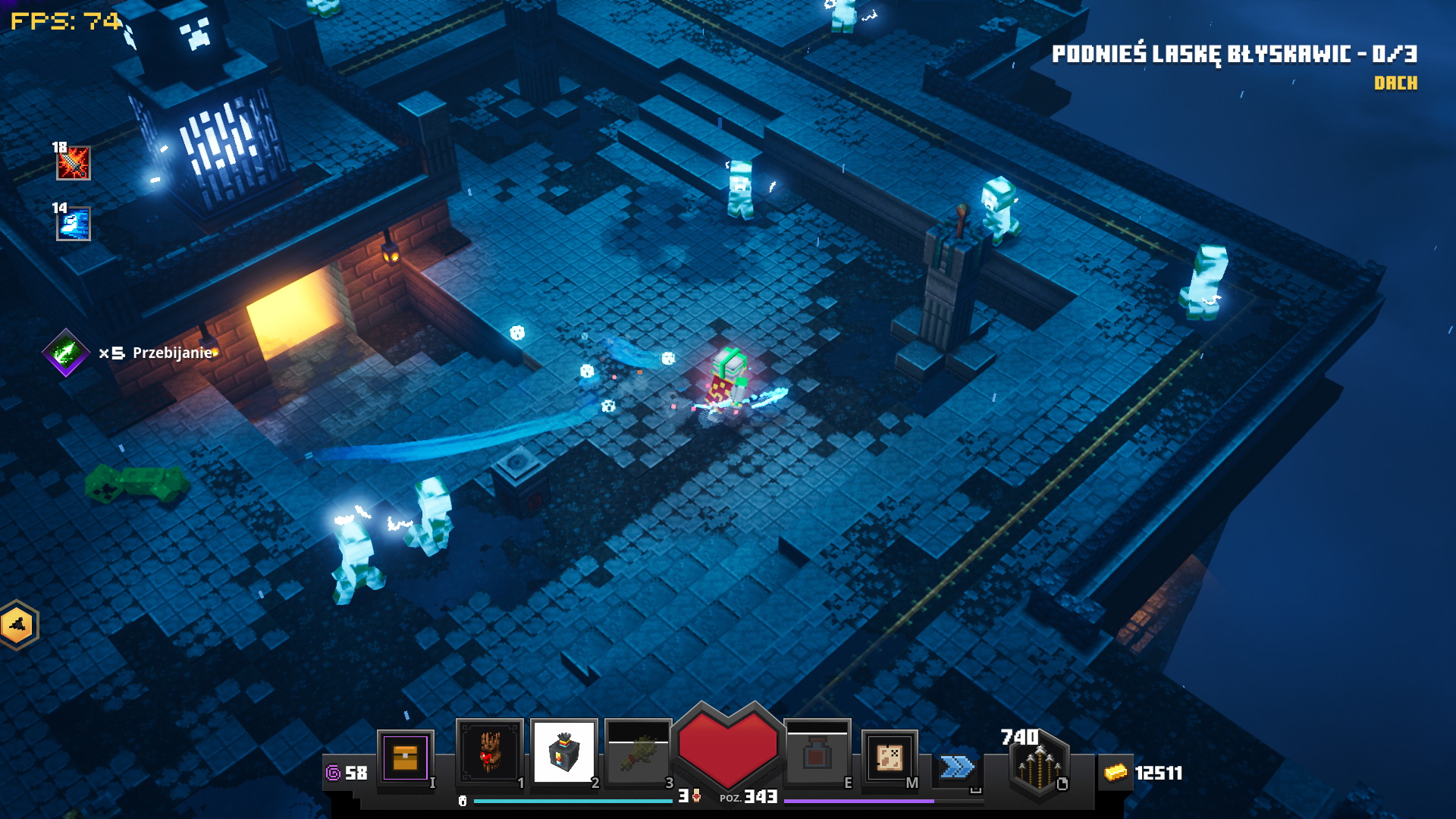
Task: Select the arrow quiver hexagon
Action: (1040, 767)
